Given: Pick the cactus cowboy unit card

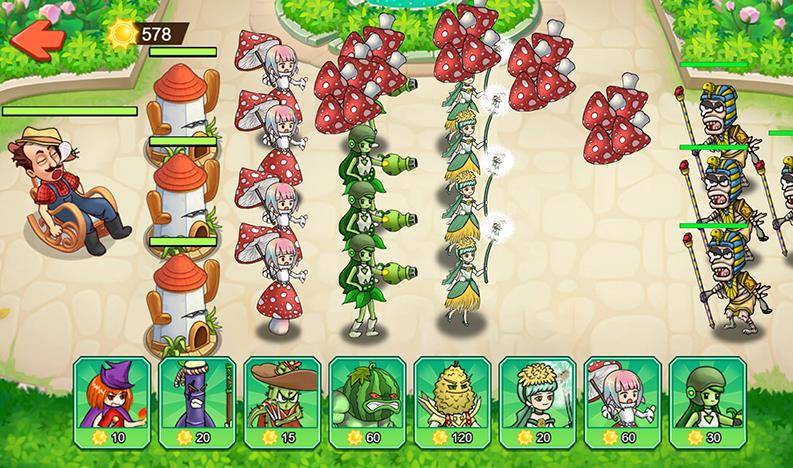Looking at the screenshot, I should pyautogui.click(x=282, y=402).
